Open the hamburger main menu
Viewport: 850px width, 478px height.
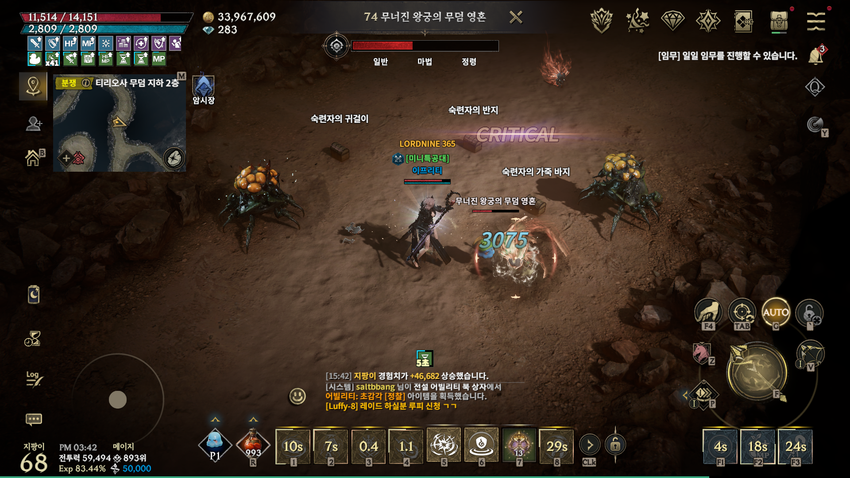(x=817, y=20)
